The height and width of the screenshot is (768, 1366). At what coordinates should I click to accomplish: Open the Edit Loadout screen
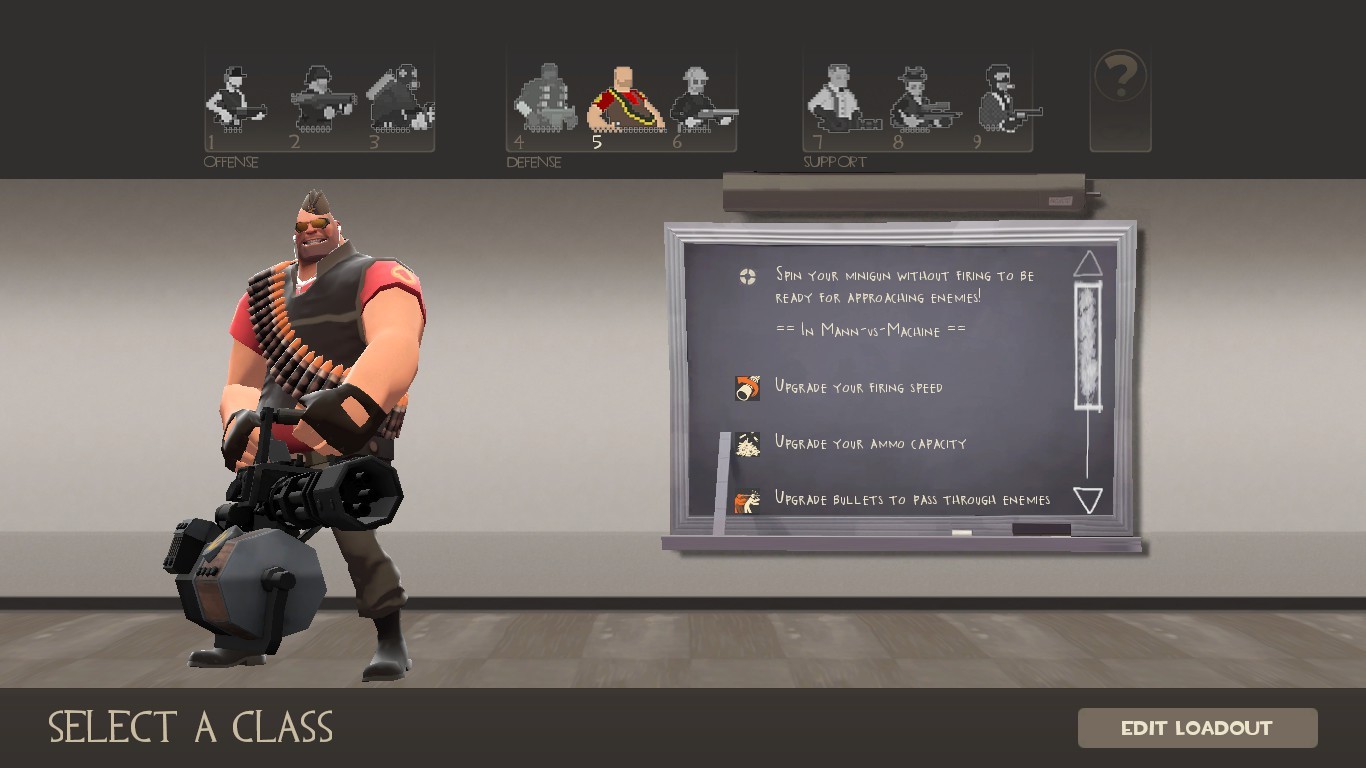pyautogui.click(x=1197, y=727)
